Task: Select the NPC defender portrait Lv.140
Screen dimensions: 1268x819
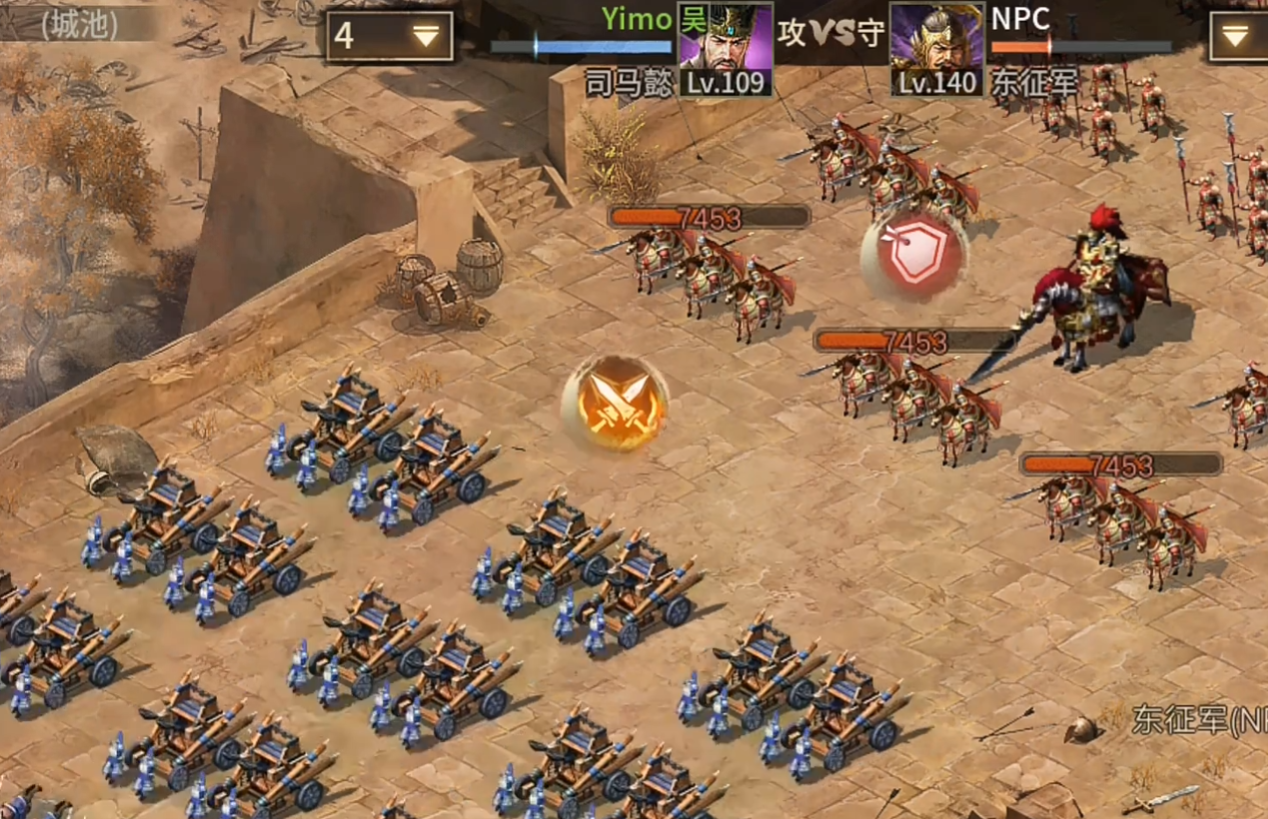Action: pos(936,47)
